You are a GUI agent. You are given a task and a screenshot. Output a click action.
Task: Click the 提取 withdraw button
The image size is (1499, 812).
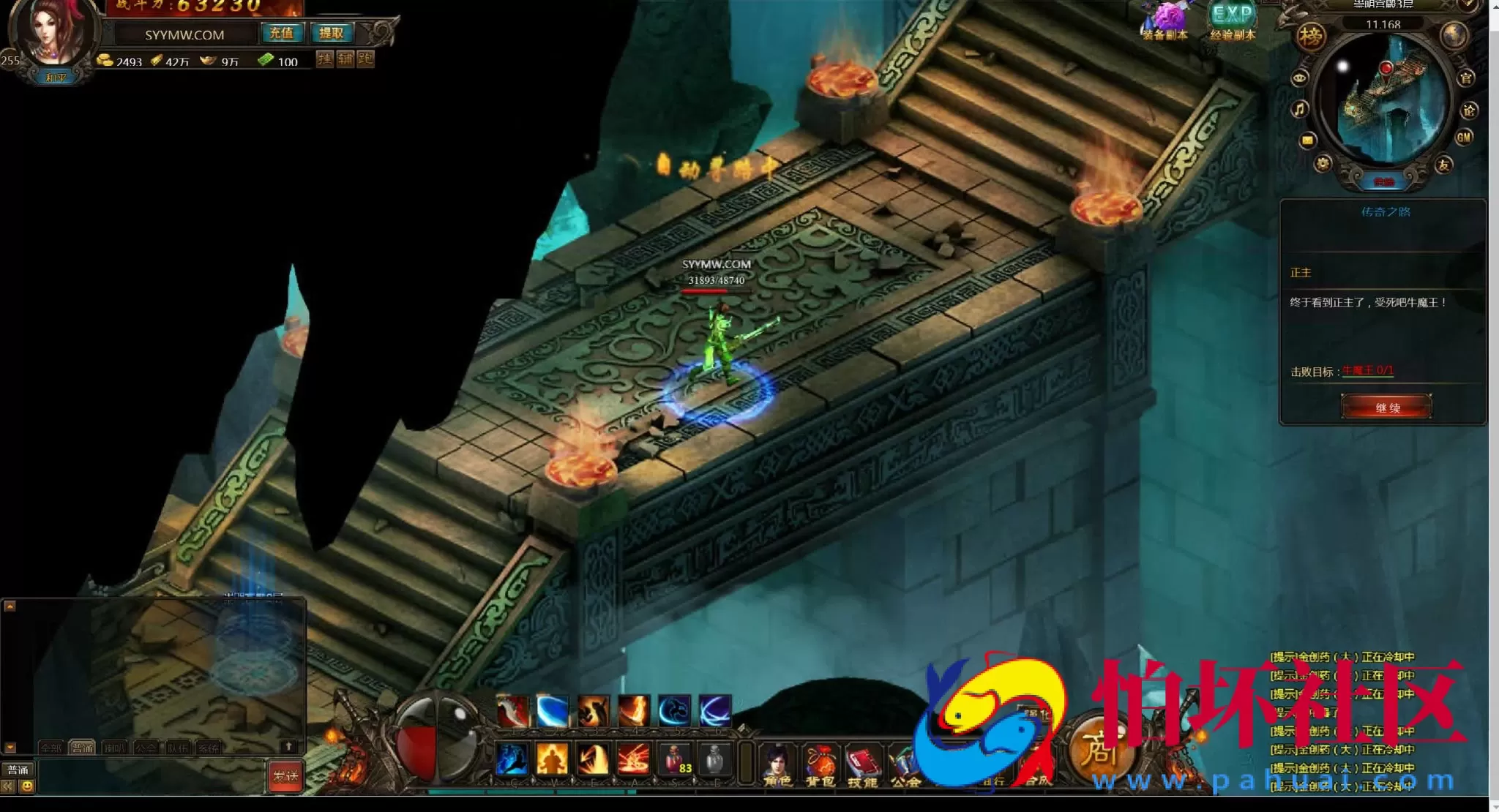(x=331, y=33)
